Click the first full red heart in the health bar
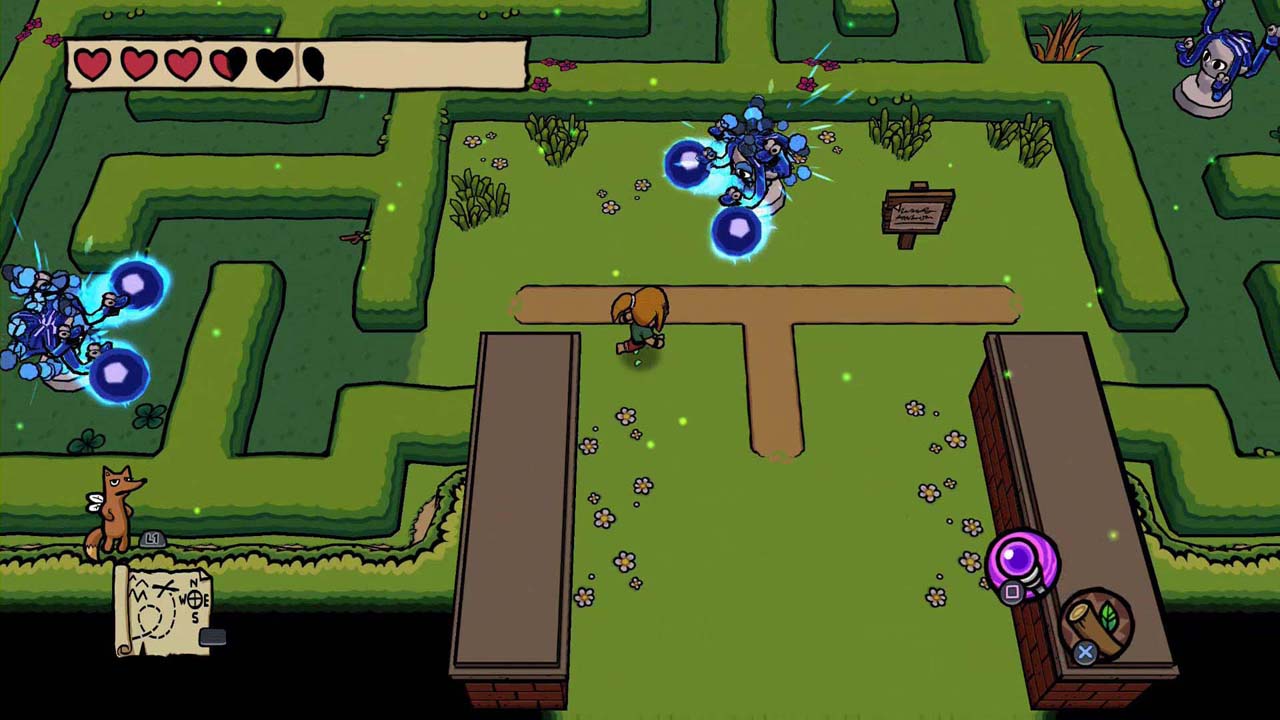The image size is (1280, 720). pyautogui.click(x=92, y=63)
